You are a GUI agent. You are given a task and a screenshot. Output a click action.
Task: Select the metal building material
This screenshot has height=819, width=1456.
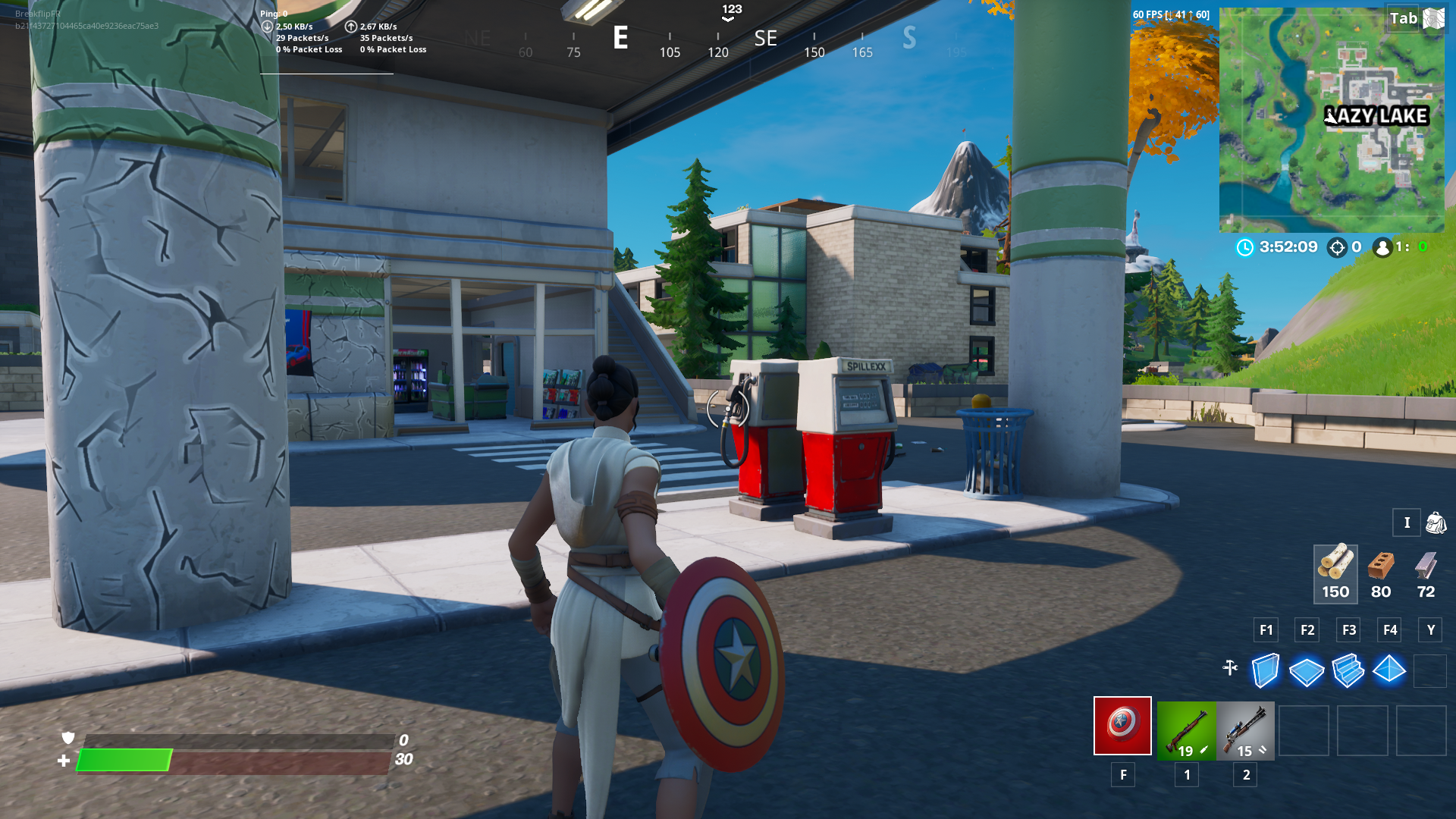point(1426,573)
